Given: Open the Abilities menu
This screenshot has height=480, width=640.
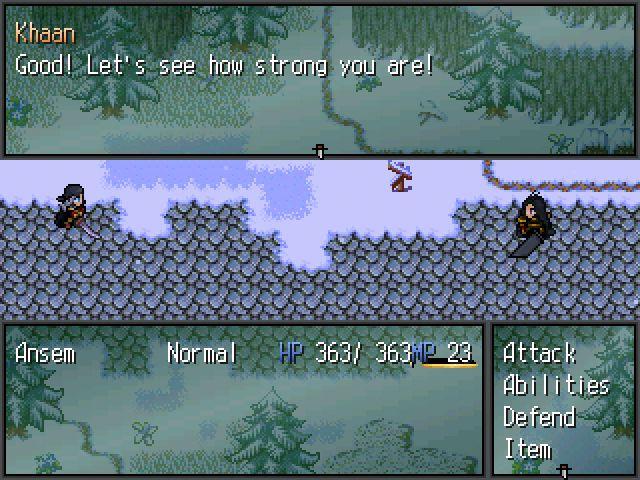Looking at the screenshot, I should click(556, 385).
